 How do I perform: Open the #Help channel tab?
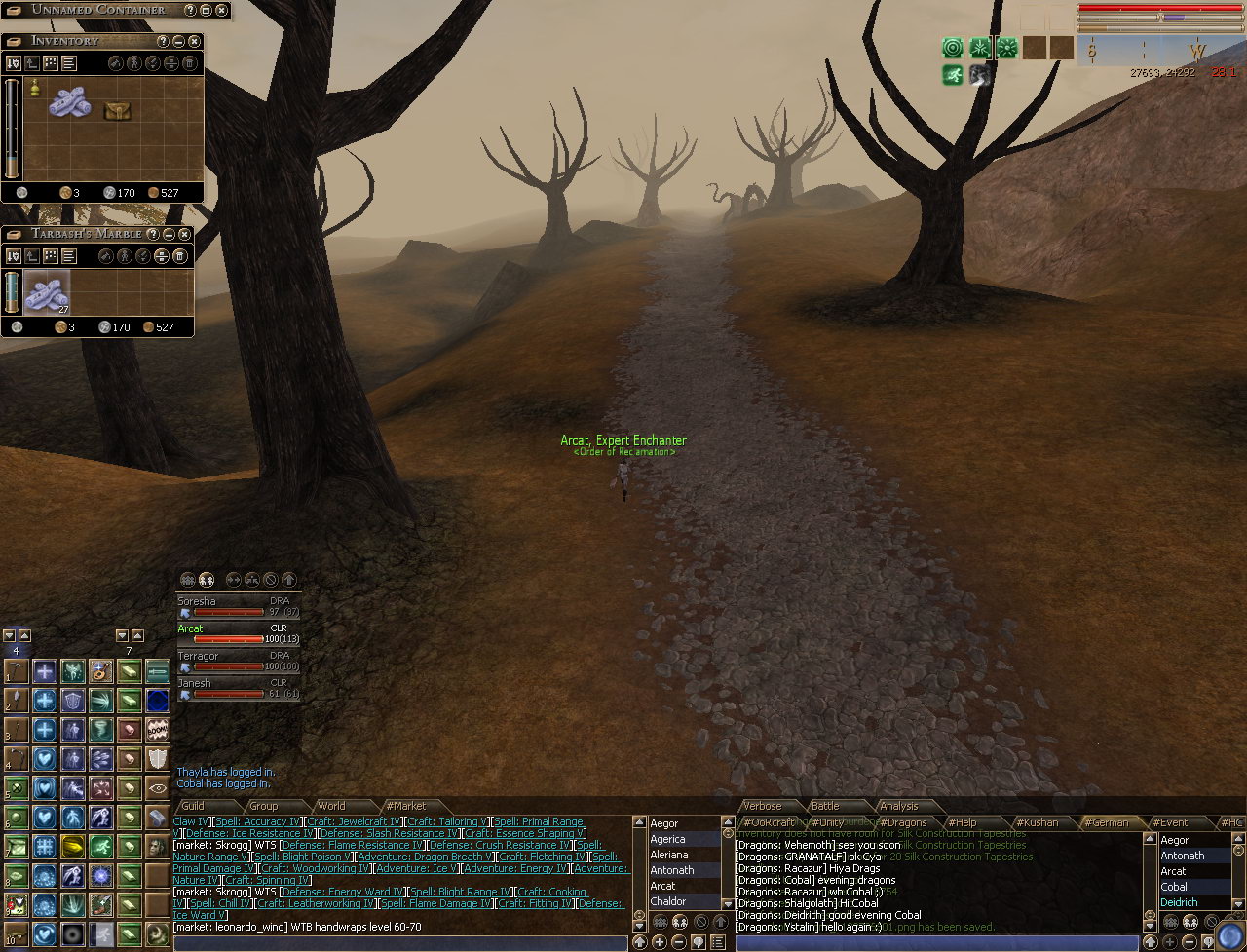click(x=962, y=822)
